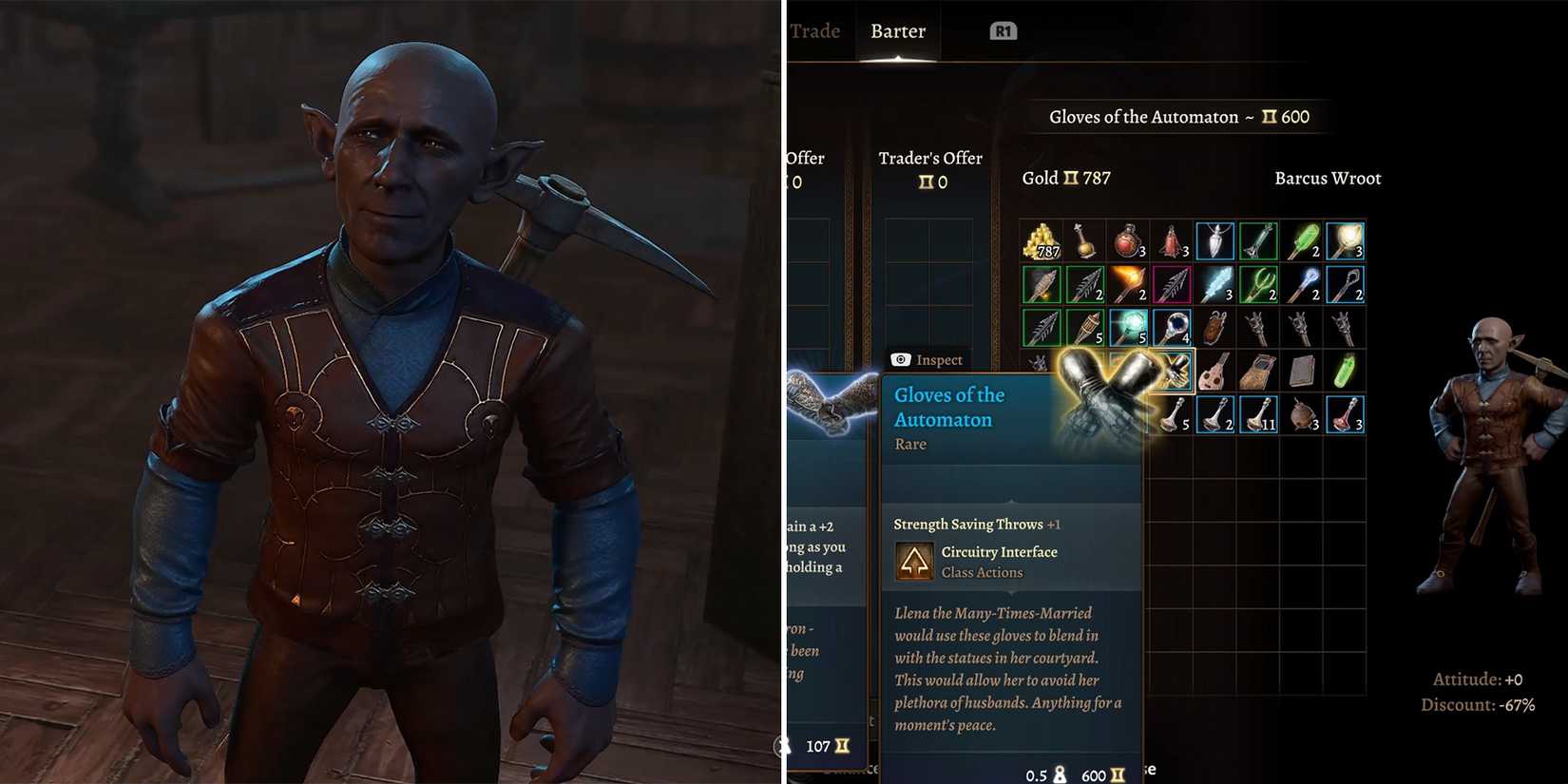The image size is (1568, 784).
Task: Click the R1 shoulder button indicator
Action: pos(1004,29)
